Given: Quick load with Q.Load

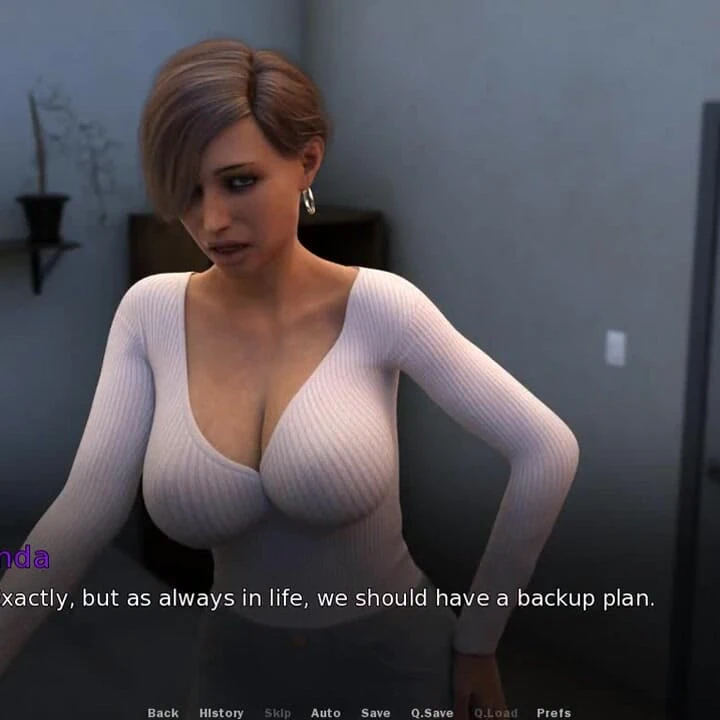Looking at the screenshot, I should [x=496, y=713].
